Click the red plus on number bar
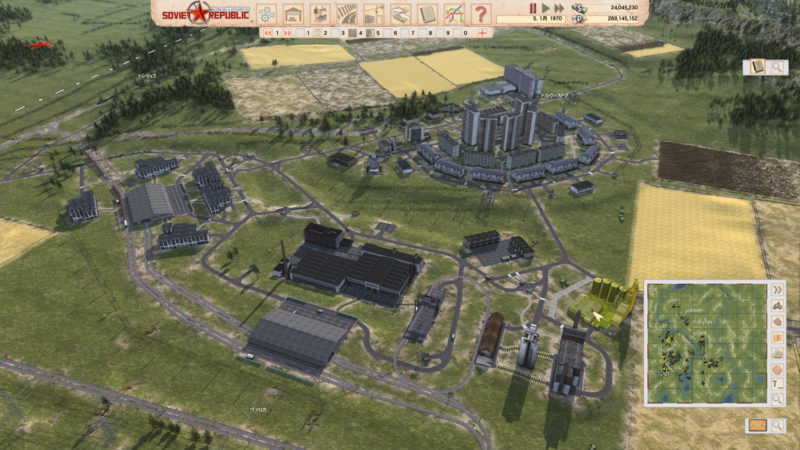Screen dimensions: 800x450 point(482,32)
